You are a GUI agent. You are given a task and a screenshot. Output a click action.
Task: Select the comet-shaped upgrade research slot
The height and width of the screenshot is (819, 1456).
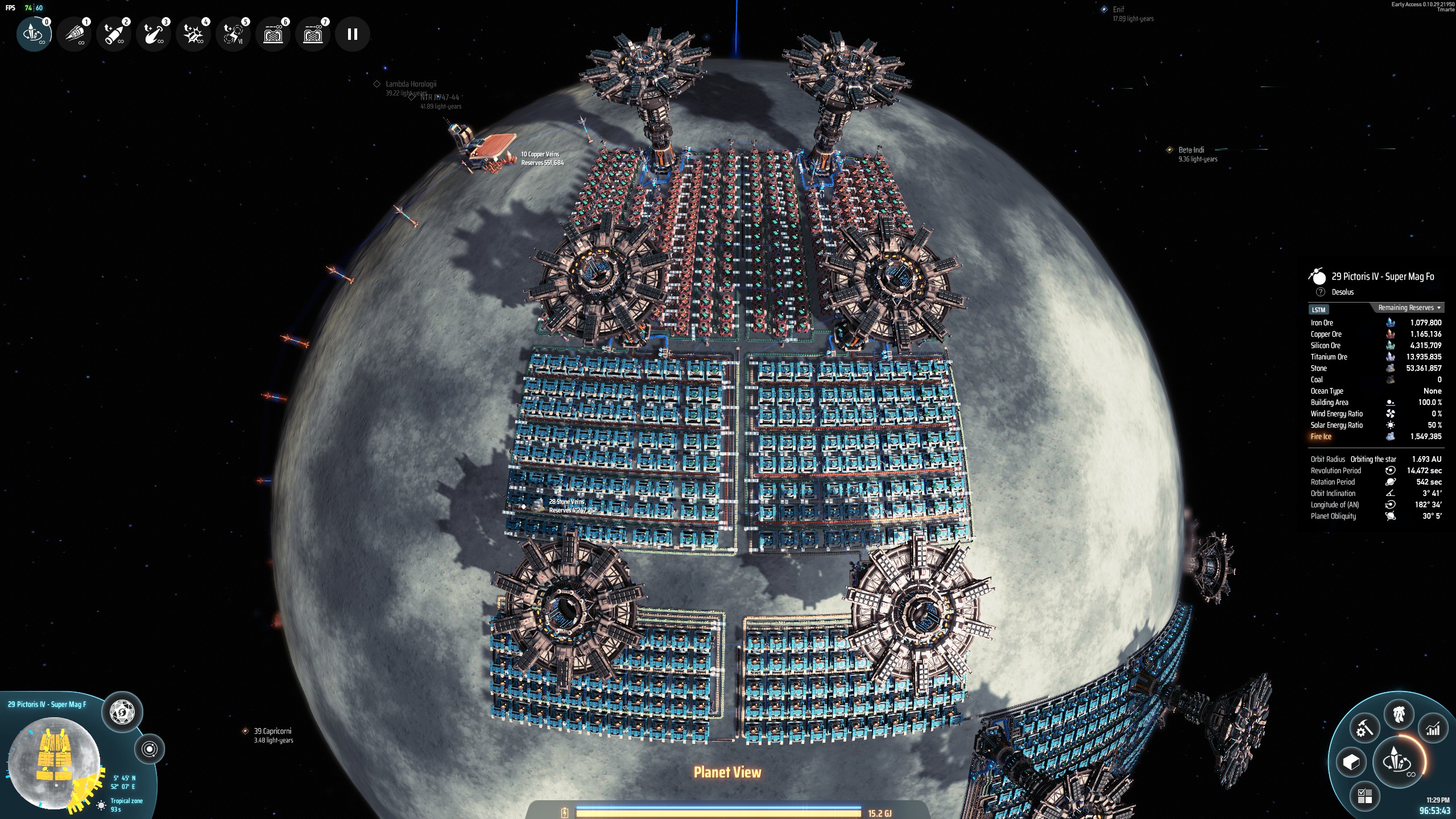click(154, 34)
